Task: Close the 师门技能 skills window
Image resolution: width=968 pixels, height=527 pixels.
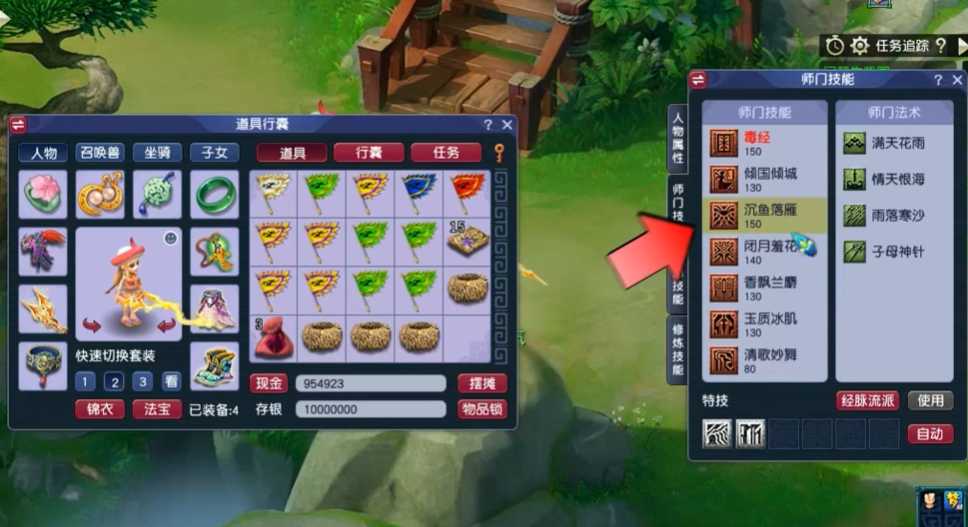Action: (957, 80)
